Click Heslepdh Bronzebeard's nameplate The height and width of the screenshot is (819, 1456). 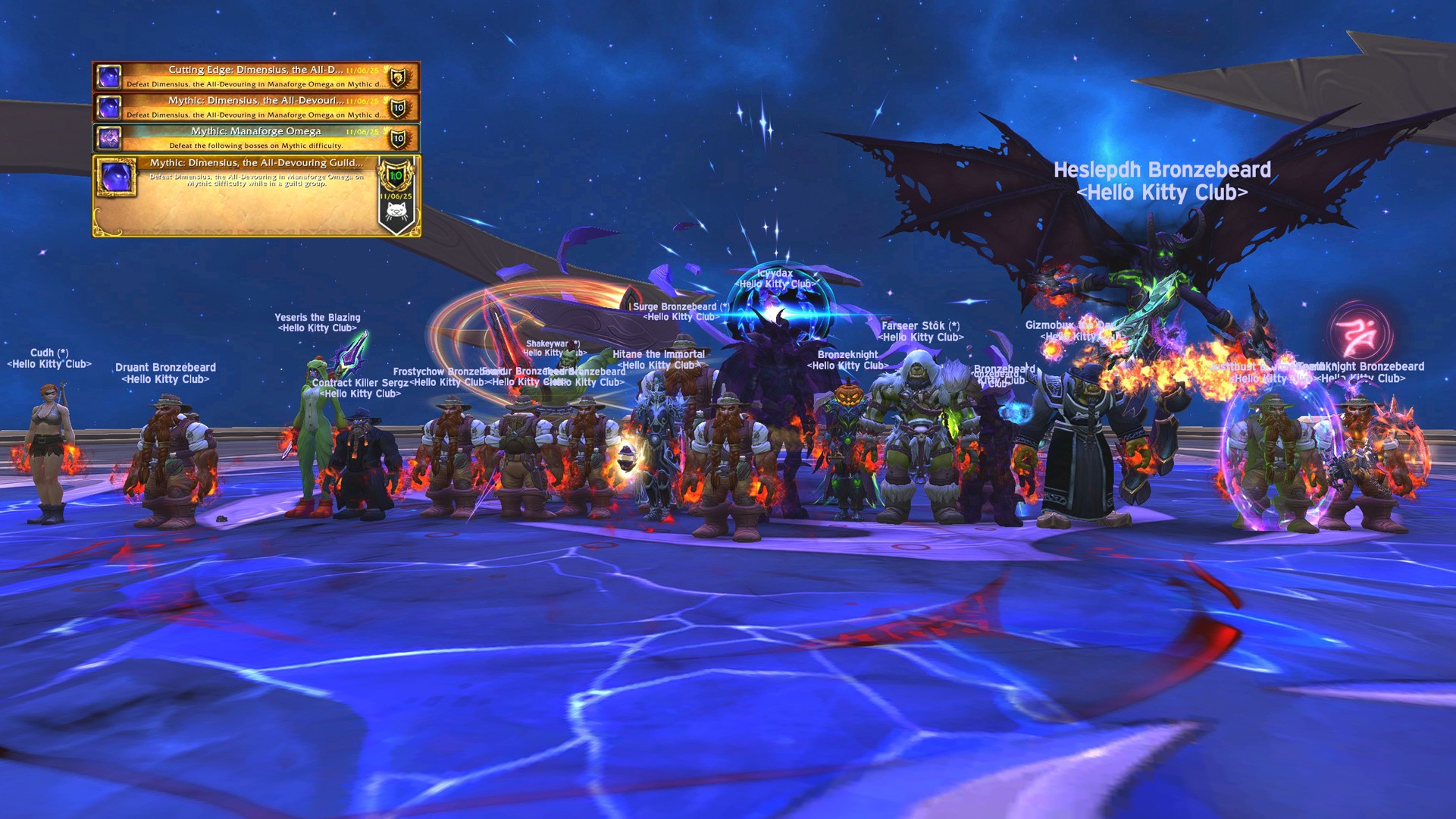[1162, 182]
